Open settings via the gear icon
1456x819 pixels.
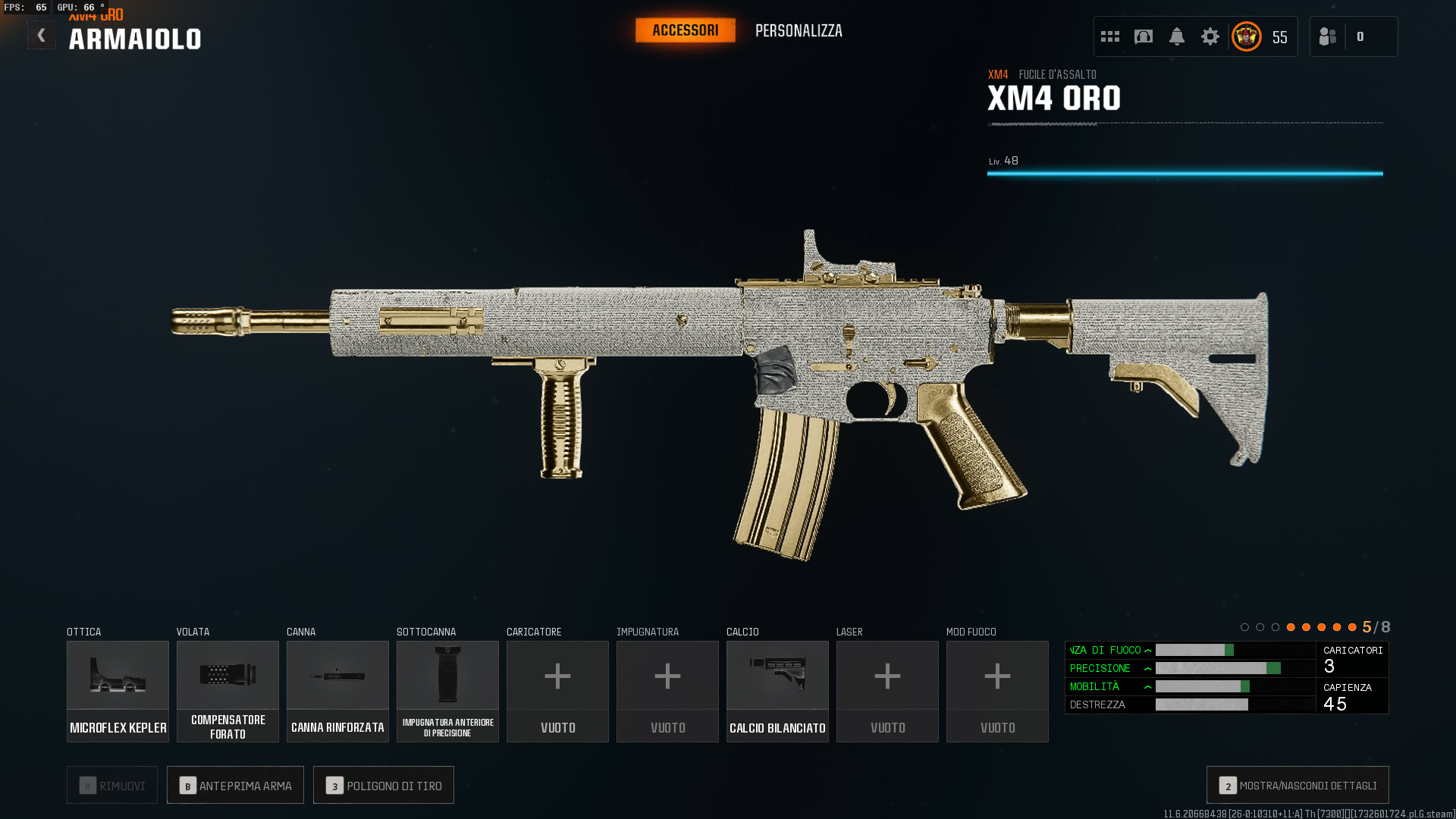point(1210,36)
